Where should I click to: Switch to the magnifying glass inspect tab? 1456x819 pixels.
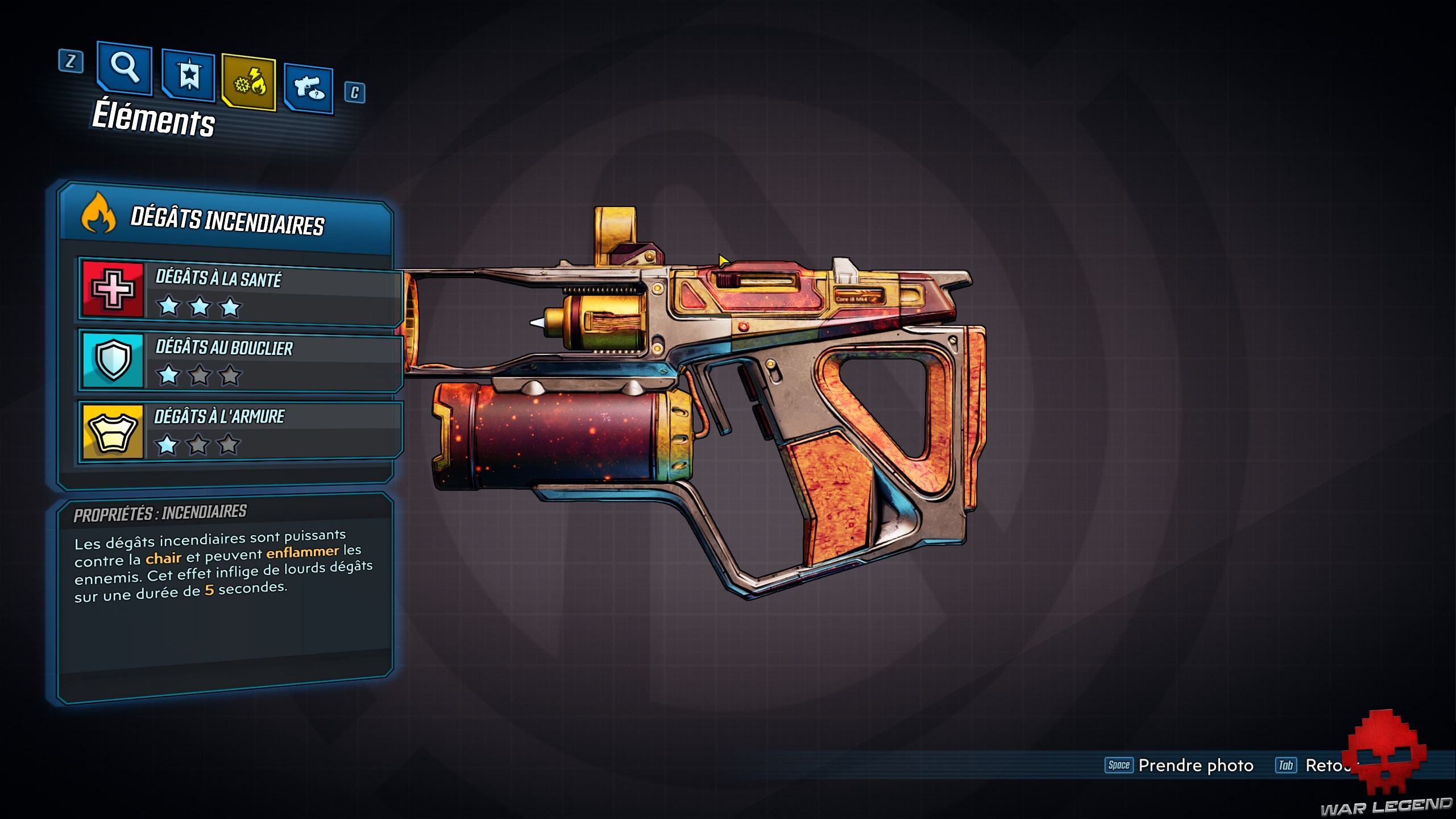125,68
